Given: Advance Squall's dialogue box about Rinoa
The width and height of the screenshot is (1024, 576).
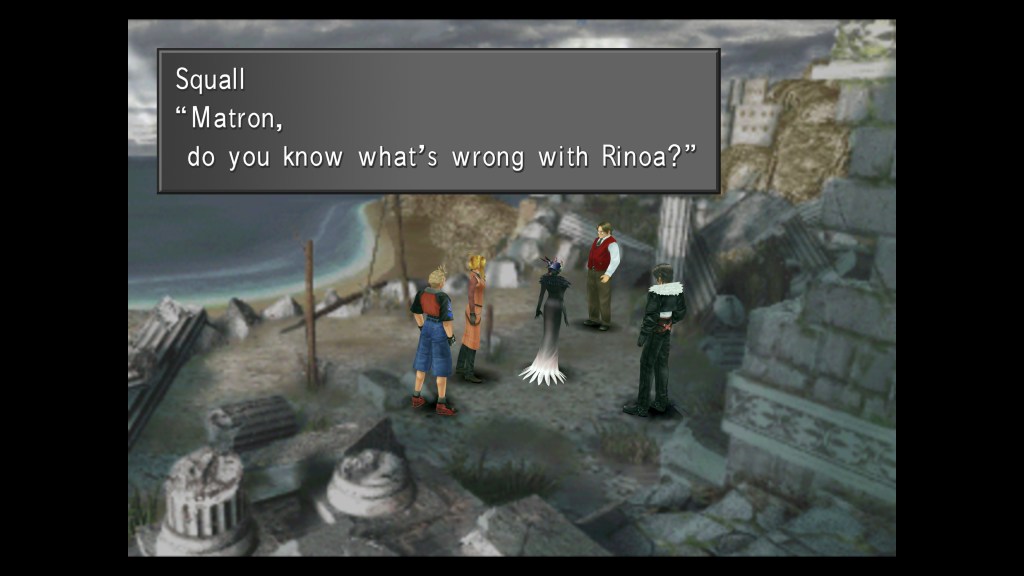Looking at the screenshot, I should 438,120.
